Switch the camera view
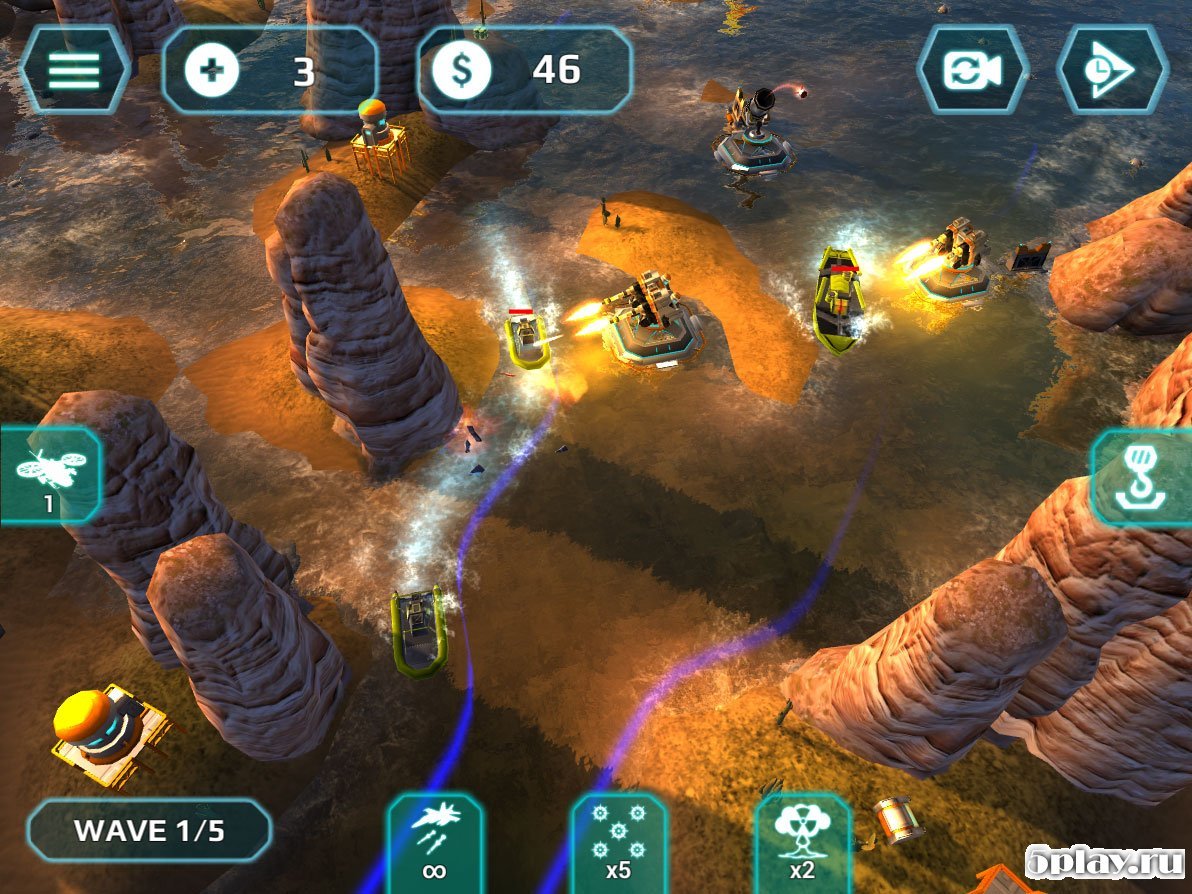Screen dimensions: 1192x894 [973, 69]
